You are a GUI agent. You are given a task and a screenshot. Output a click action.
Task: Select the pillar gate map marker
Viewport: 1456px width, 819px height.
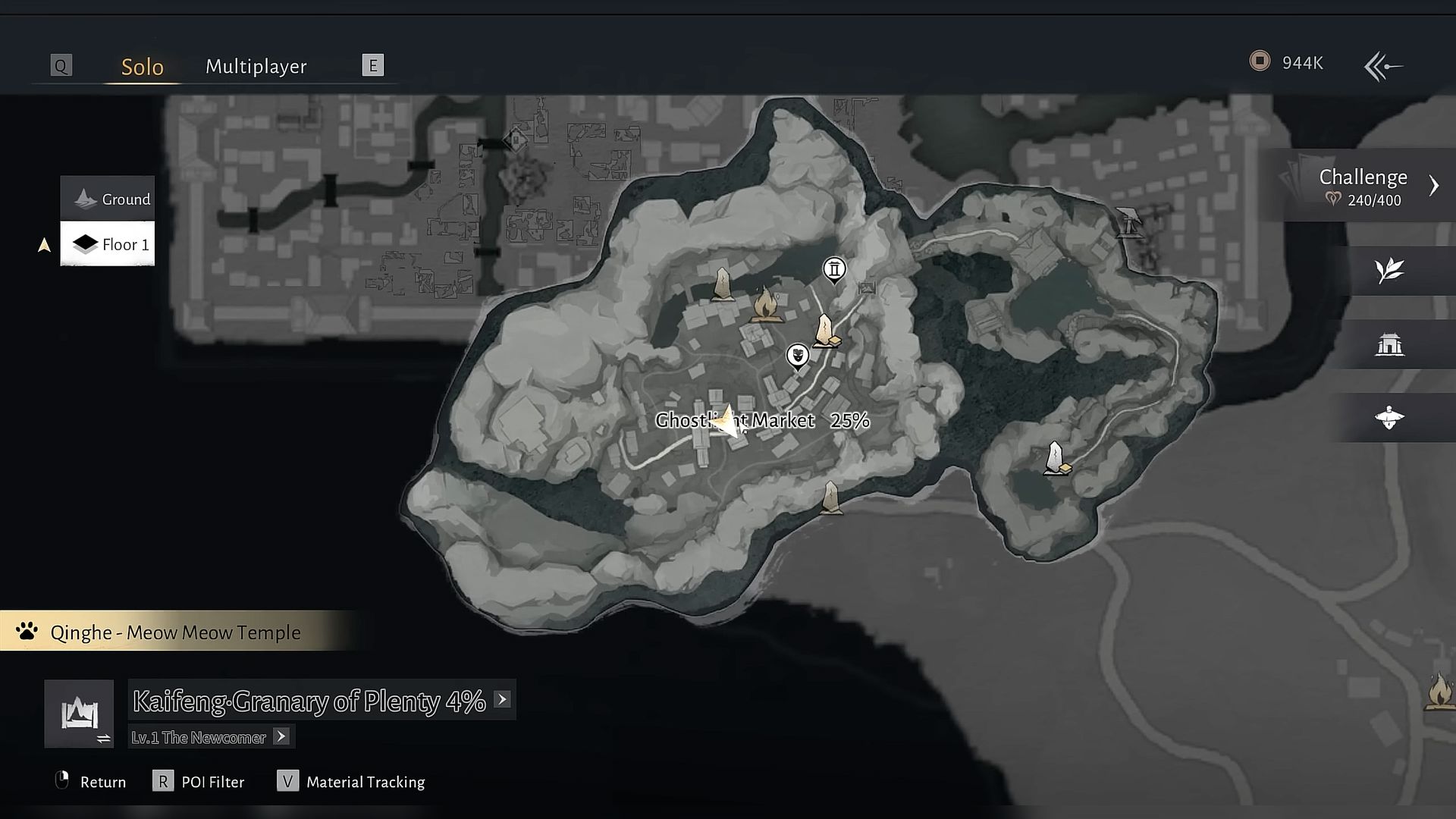(x=834, y=269)
